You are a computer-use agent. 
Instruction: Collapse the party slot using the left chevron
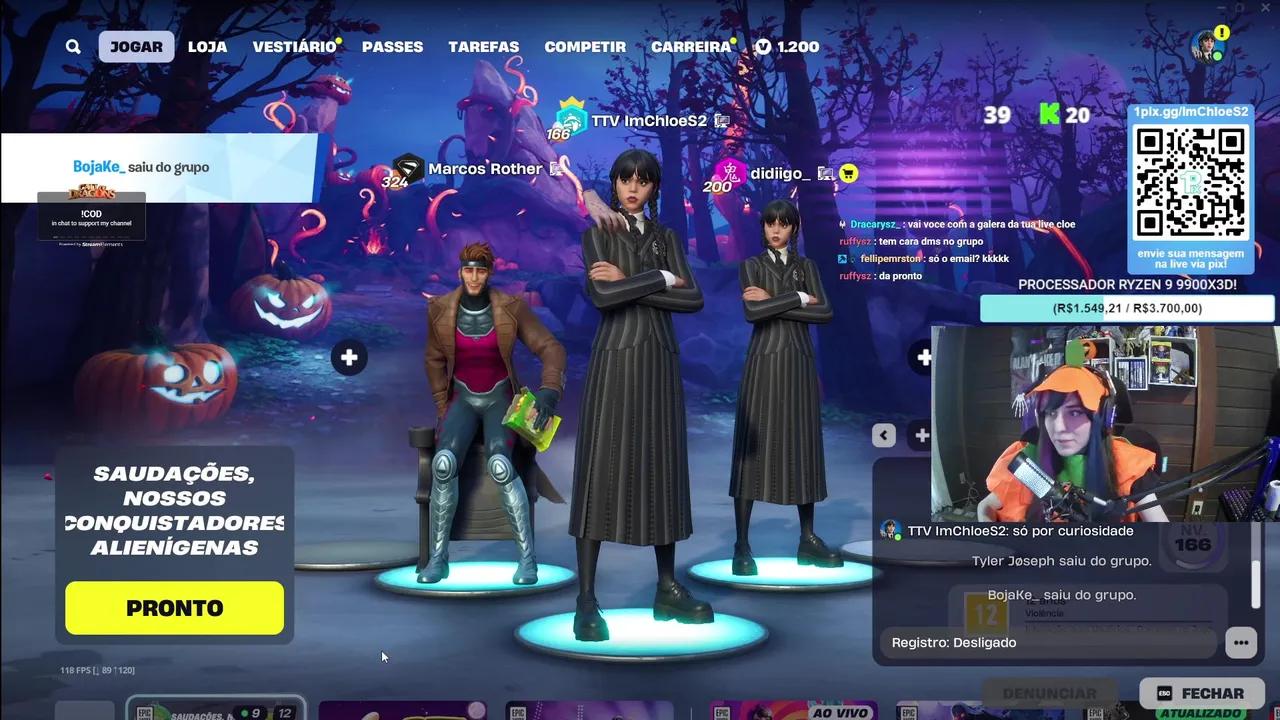[x=883, y=435]
